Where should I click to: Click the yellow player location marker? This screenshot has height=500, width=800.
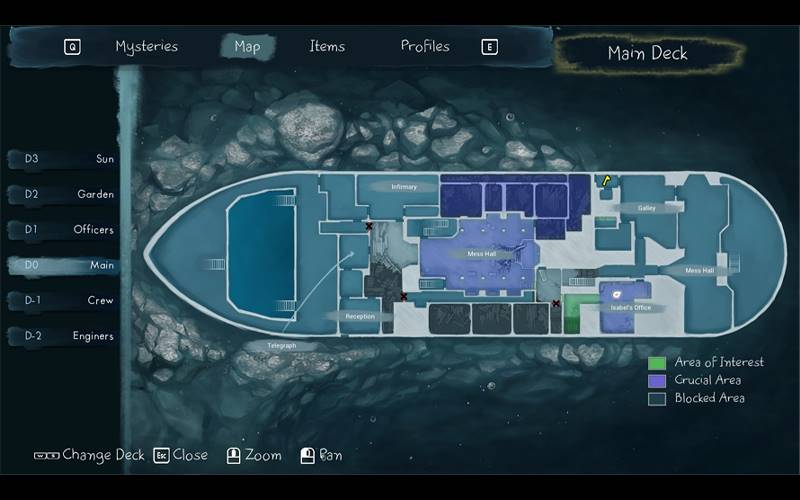[606, 180]
